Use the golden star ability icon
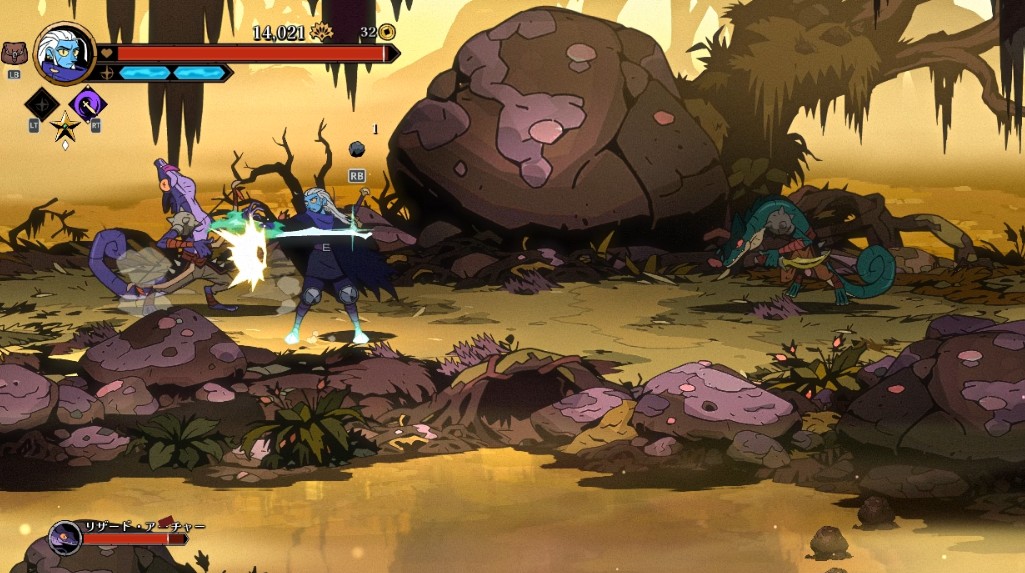Screen dimensions: 1025x573 65,127
